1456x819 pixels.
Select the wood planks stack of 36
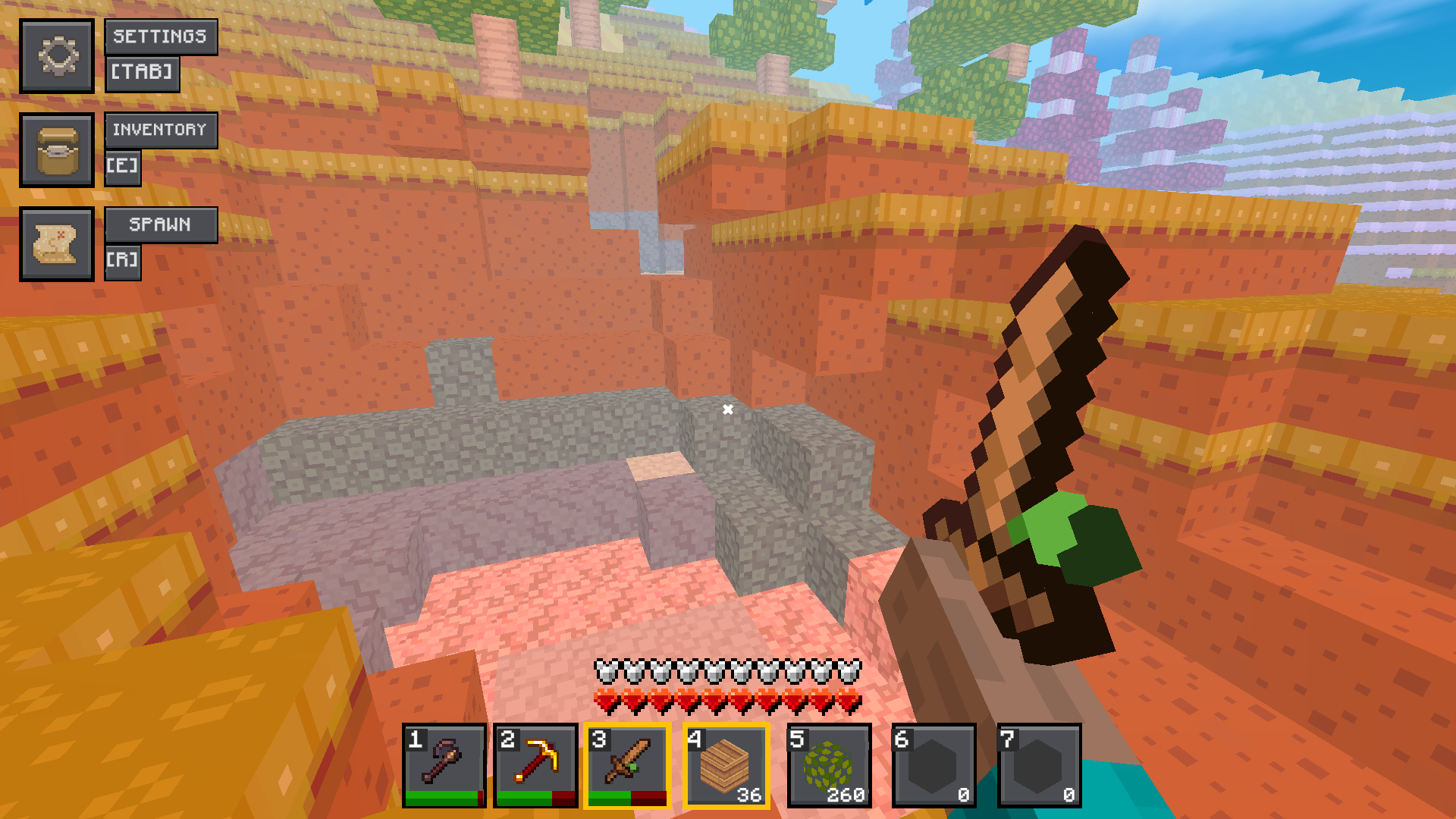[x=725, y=766]
